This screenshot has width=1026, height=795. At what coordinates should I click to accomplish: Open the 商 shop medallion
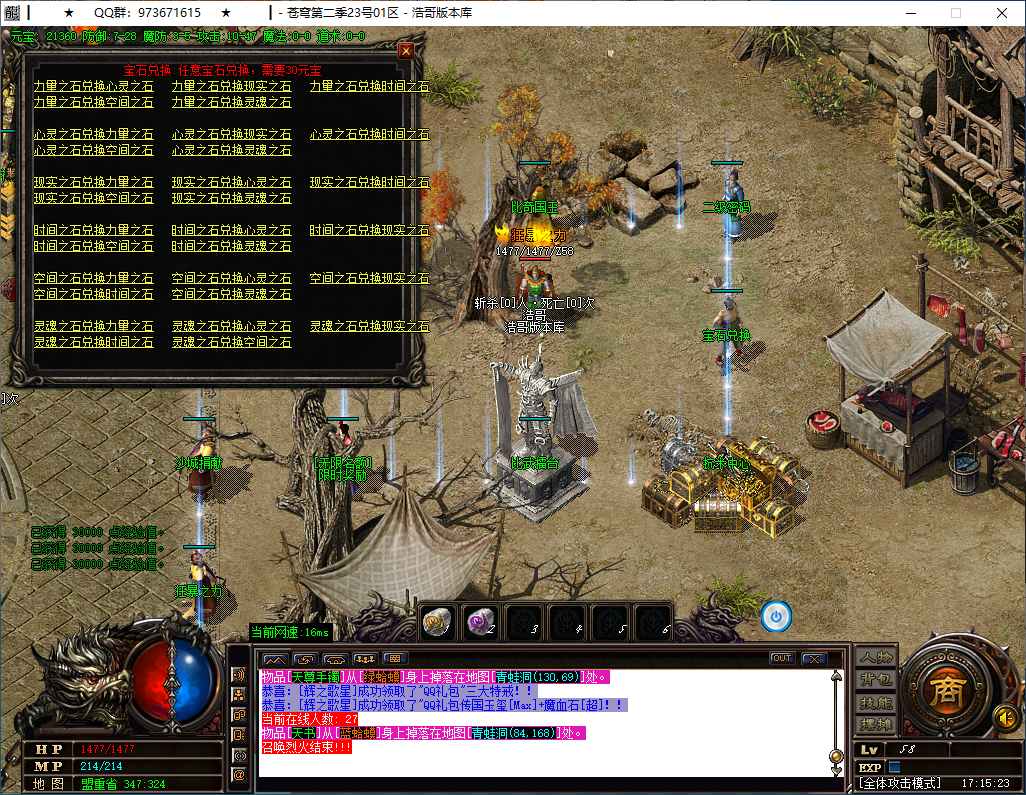(x=943, y=692)
